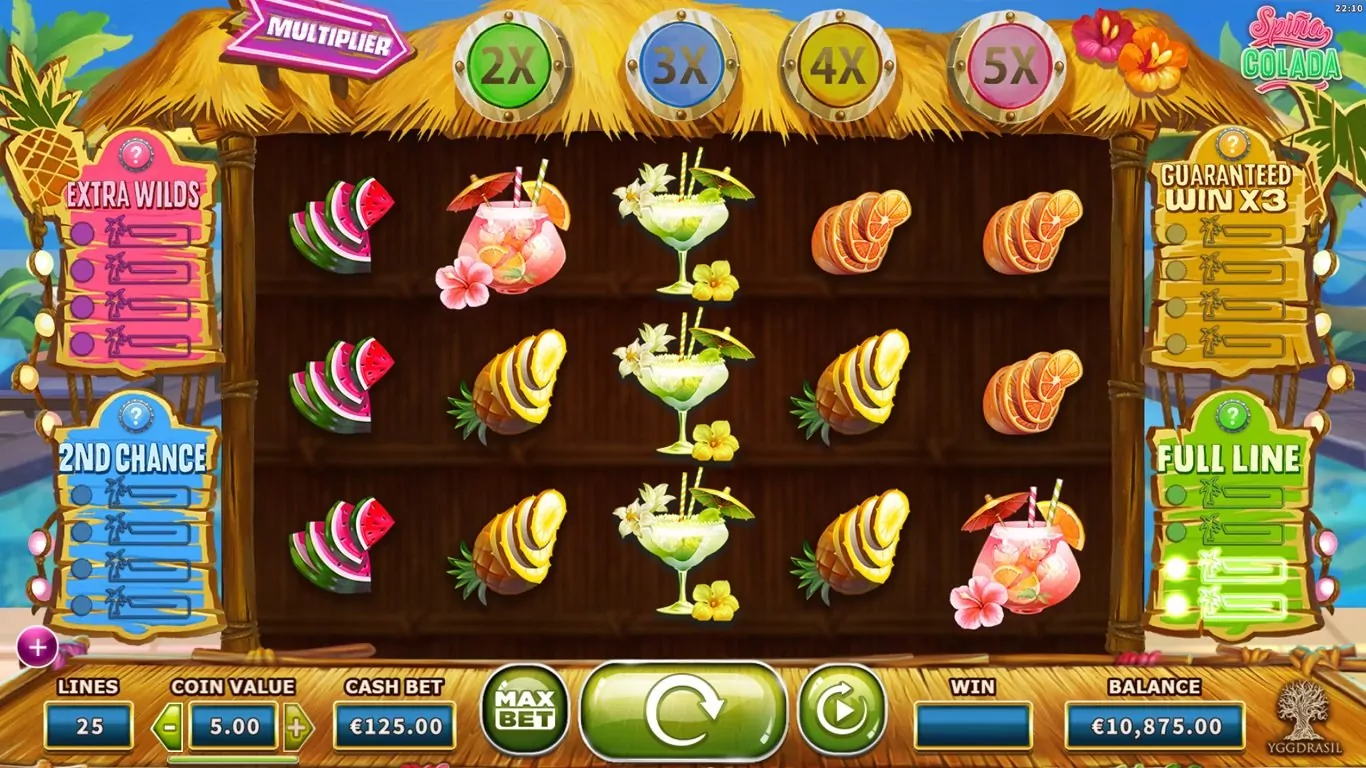
Task: Increase the coin value
Action: pyautogui.click(x=297, y=727)
